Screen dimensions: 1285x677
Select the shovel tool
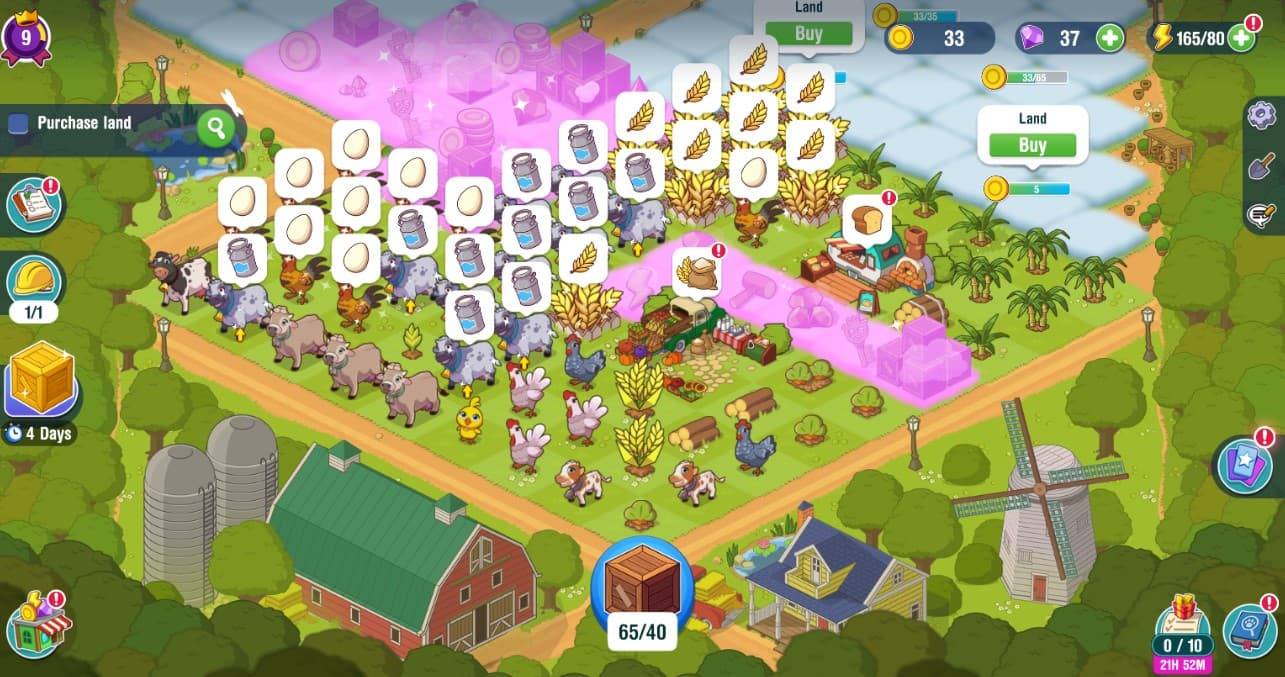pos(1263,165)
